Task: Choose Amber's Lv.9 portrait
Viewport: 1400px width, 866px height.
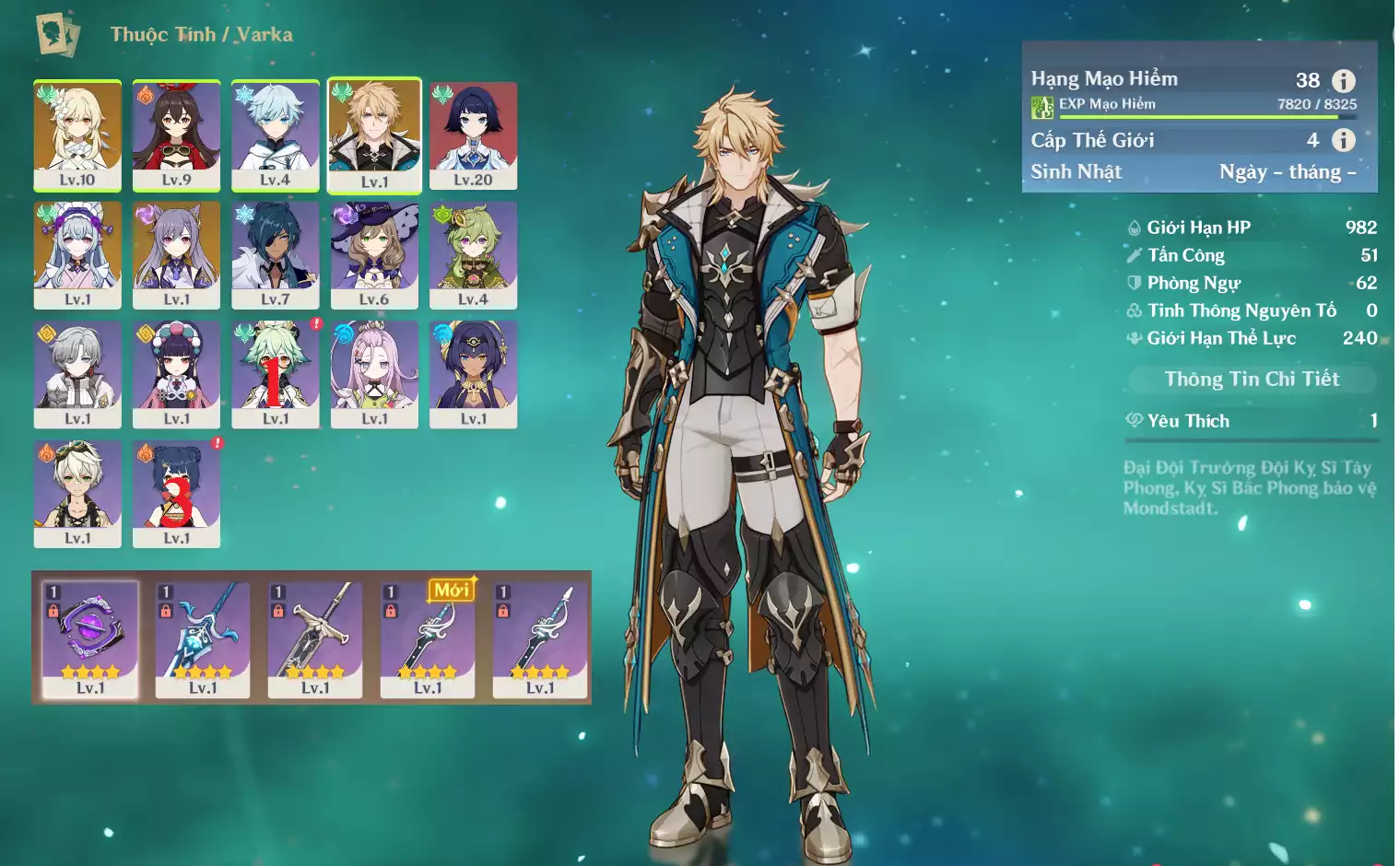Action: pos(176,135)
